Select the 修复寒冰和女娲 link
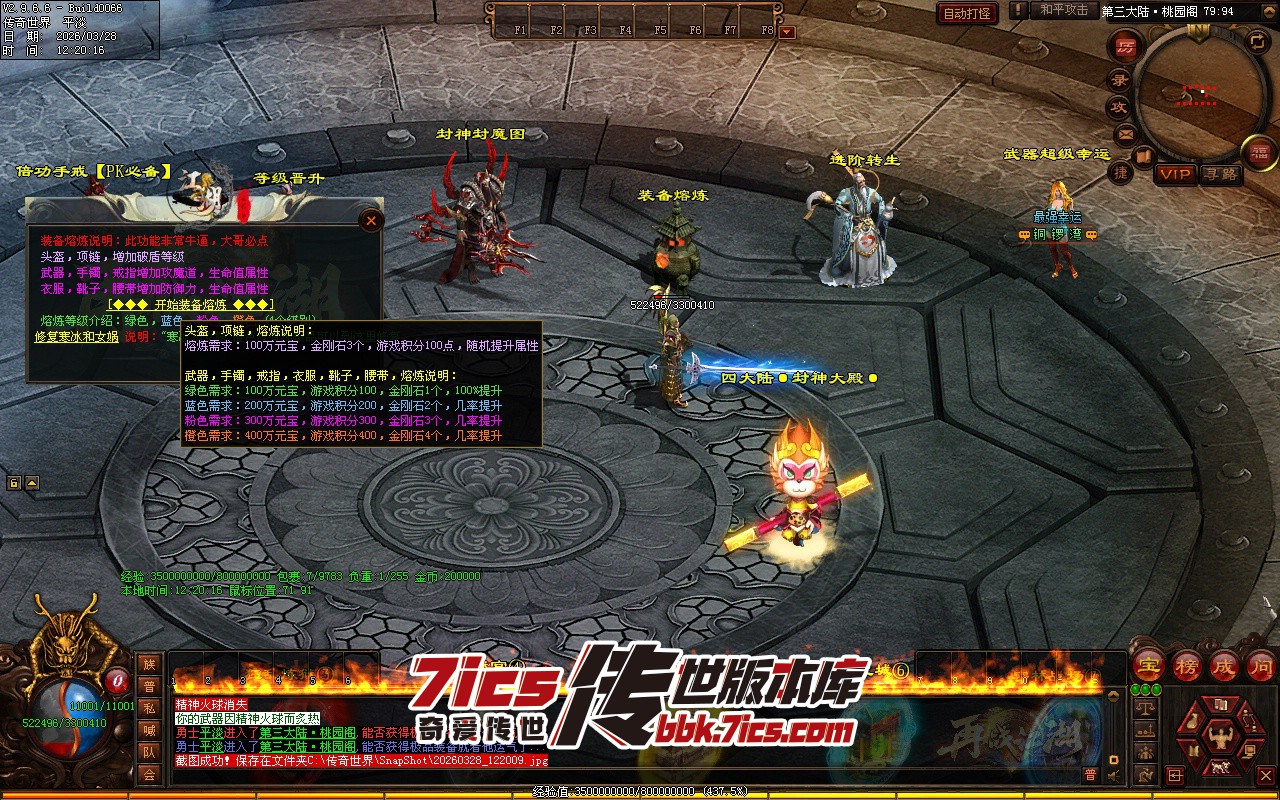 (78, 337)
